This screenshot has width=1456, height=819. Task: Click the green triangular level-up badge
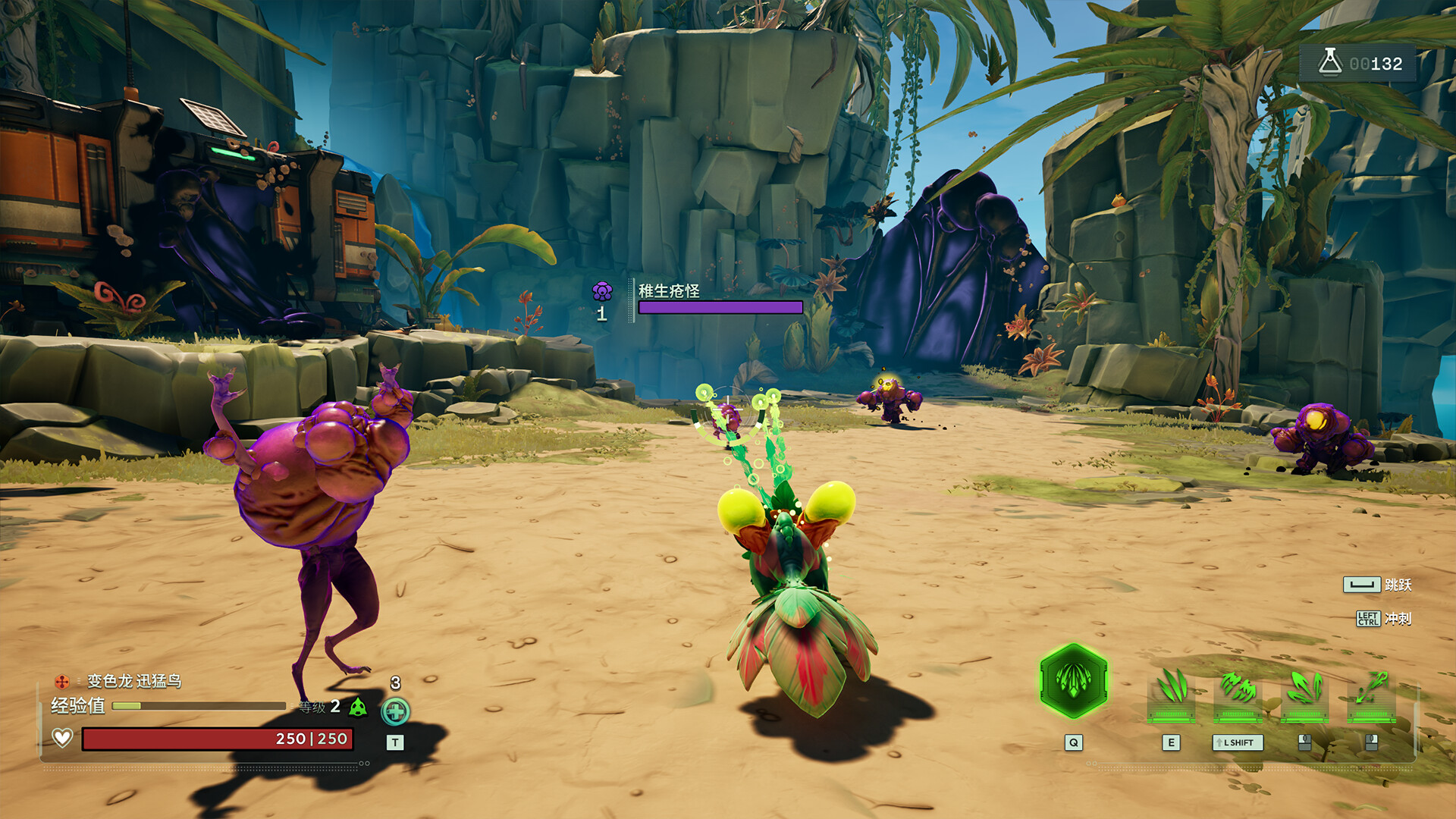pyautogui.click(x=358, y=708)
